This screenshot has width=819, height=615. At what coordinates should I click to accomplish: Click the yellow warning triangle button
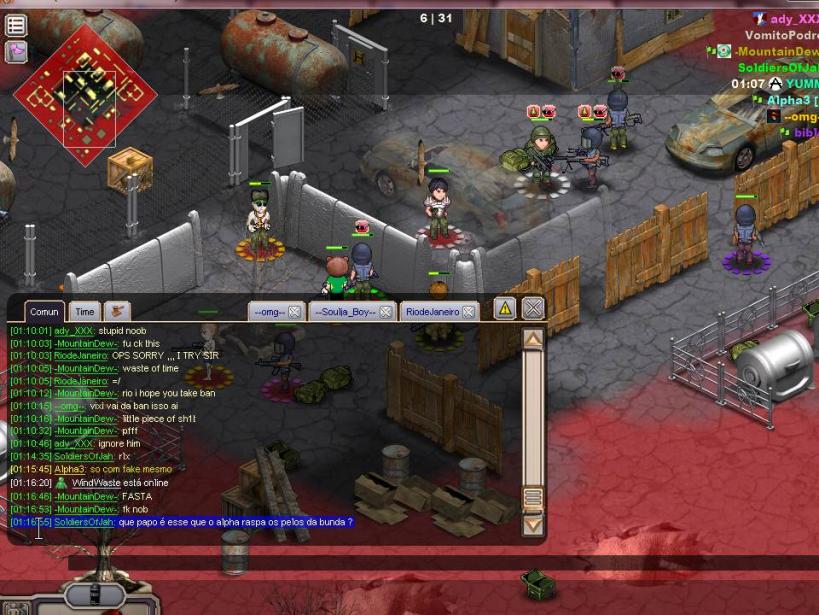[505, 309]
